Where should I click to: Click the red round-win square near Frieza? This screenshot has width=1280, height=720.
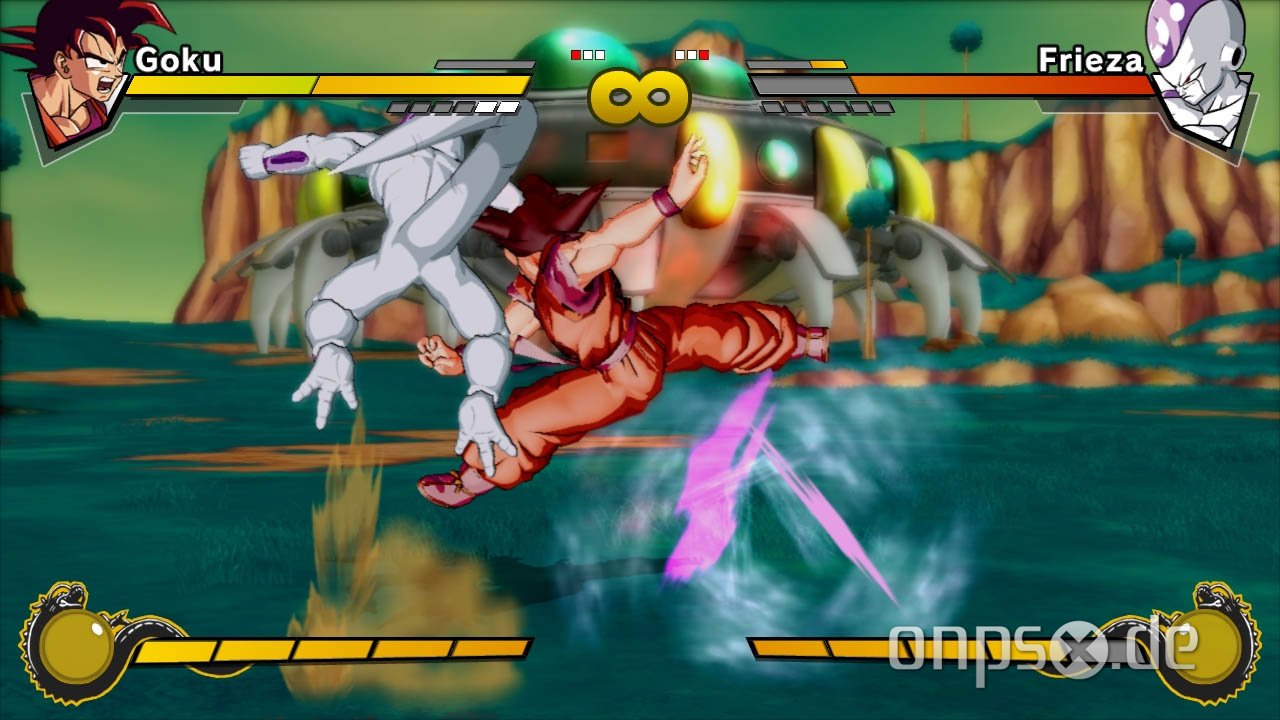click(704, 55)
